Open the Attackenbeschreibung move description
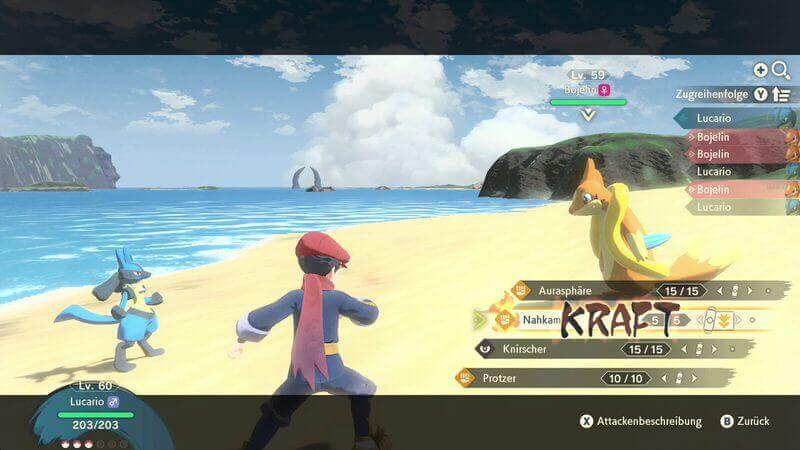 pos(640,422)
